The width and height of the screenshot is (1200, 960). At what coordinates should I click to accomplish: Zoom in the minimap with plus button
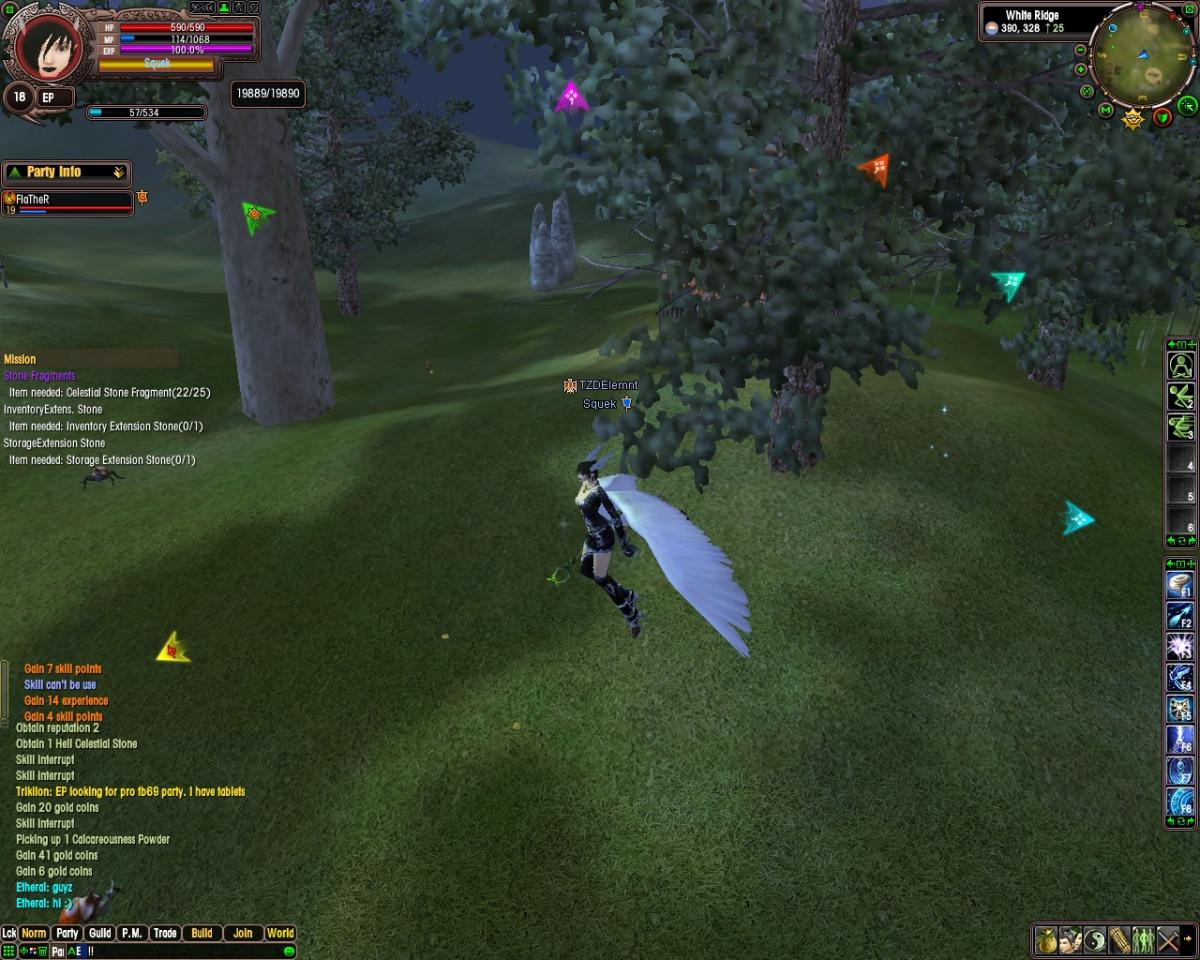click(x=1081, y=69)
